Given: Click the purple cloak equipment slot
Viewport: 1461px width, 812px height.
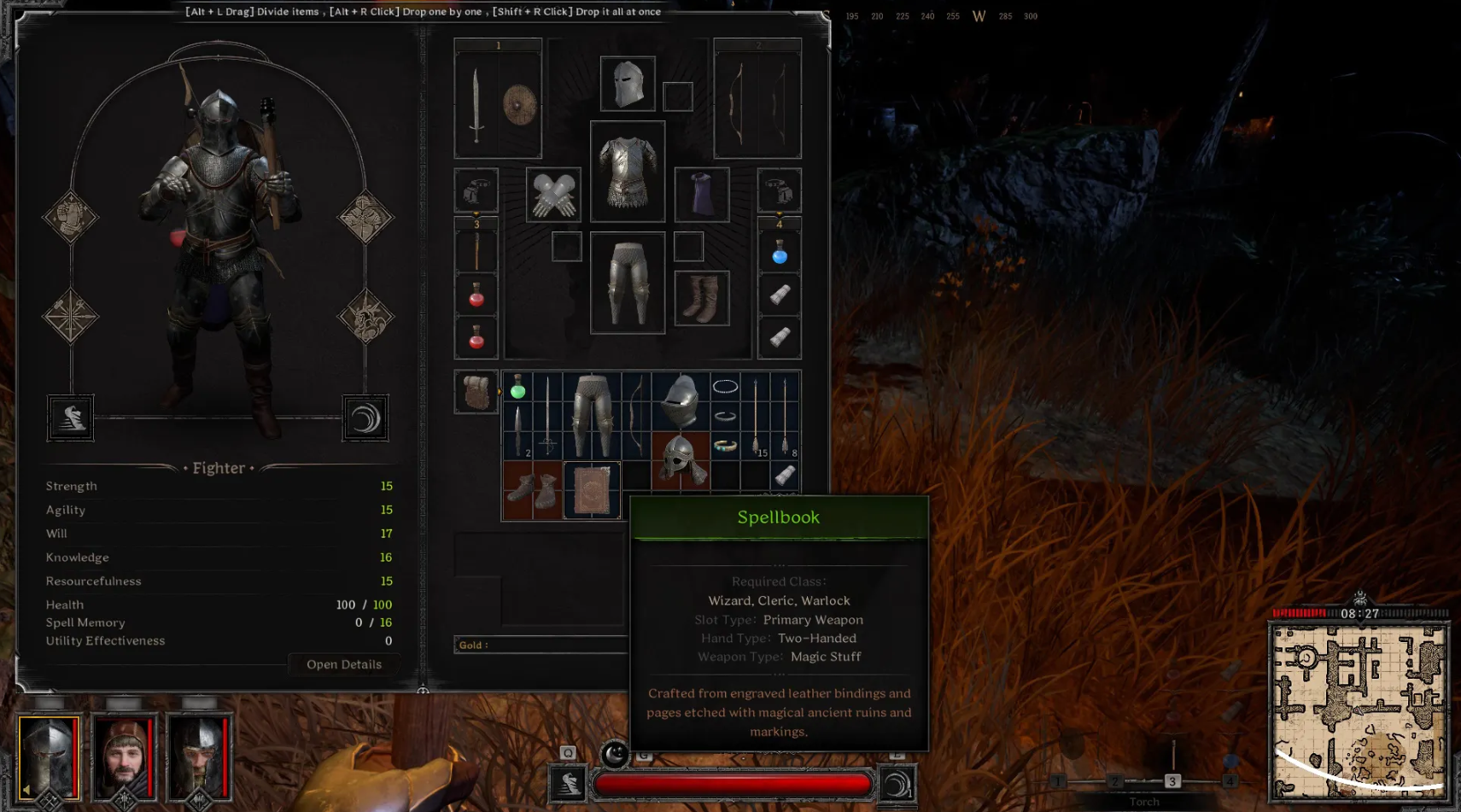Looking at the screenshot, I should coord(702,195).
